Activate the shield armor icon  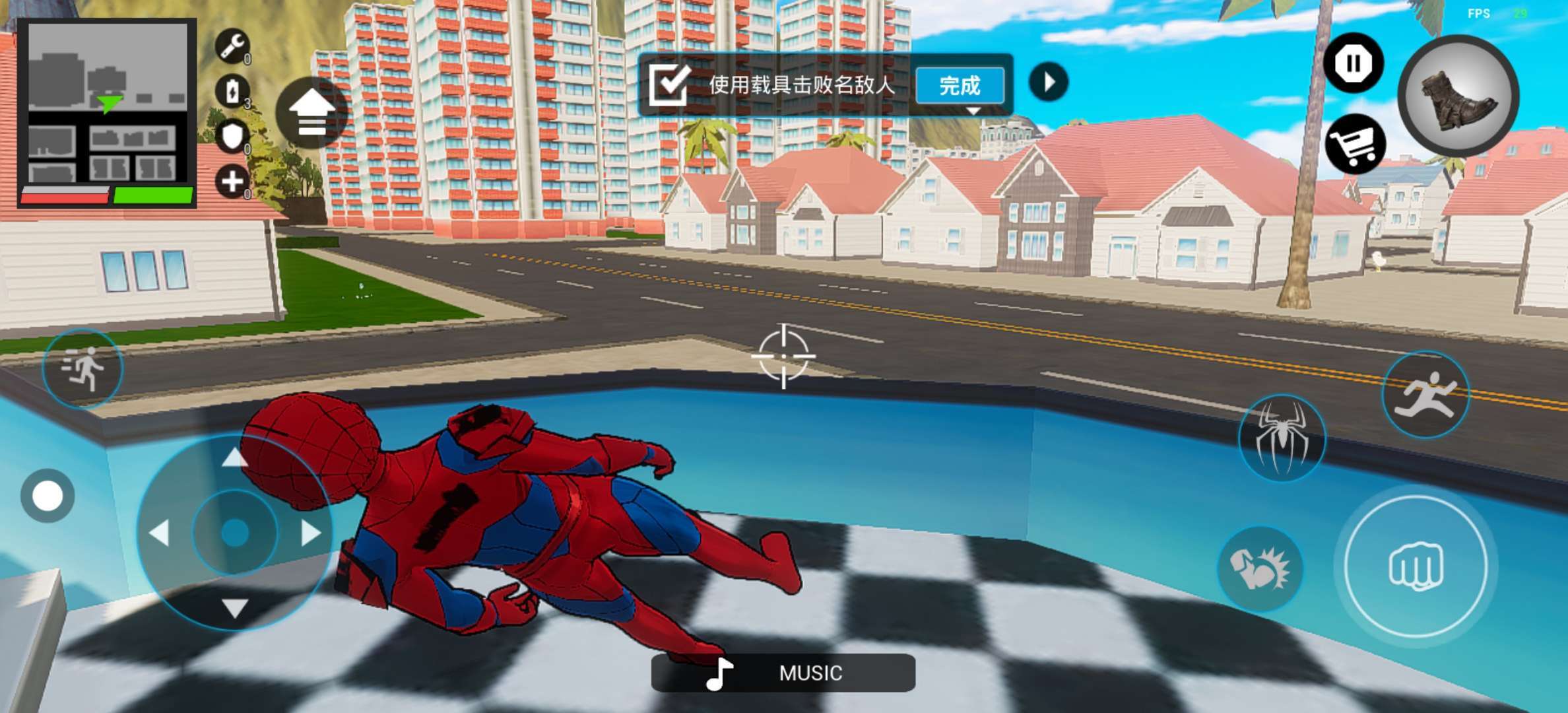(232, 137)
